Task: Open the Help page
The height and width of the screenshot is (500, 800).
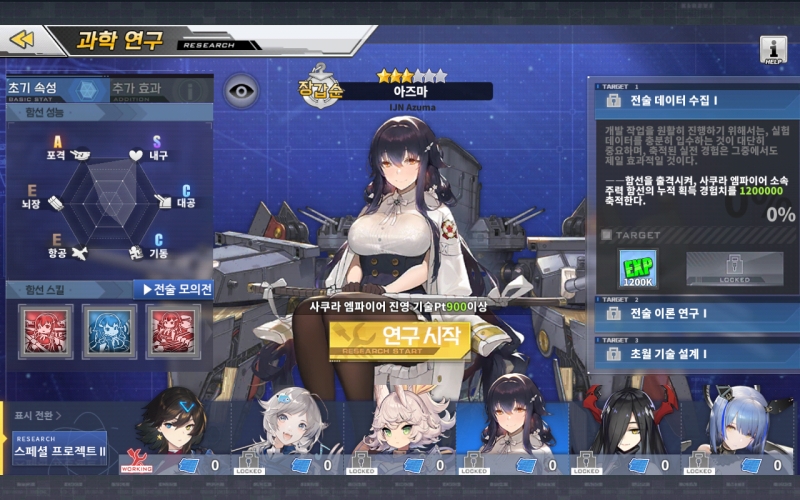Action: click(x=773, y=49)
